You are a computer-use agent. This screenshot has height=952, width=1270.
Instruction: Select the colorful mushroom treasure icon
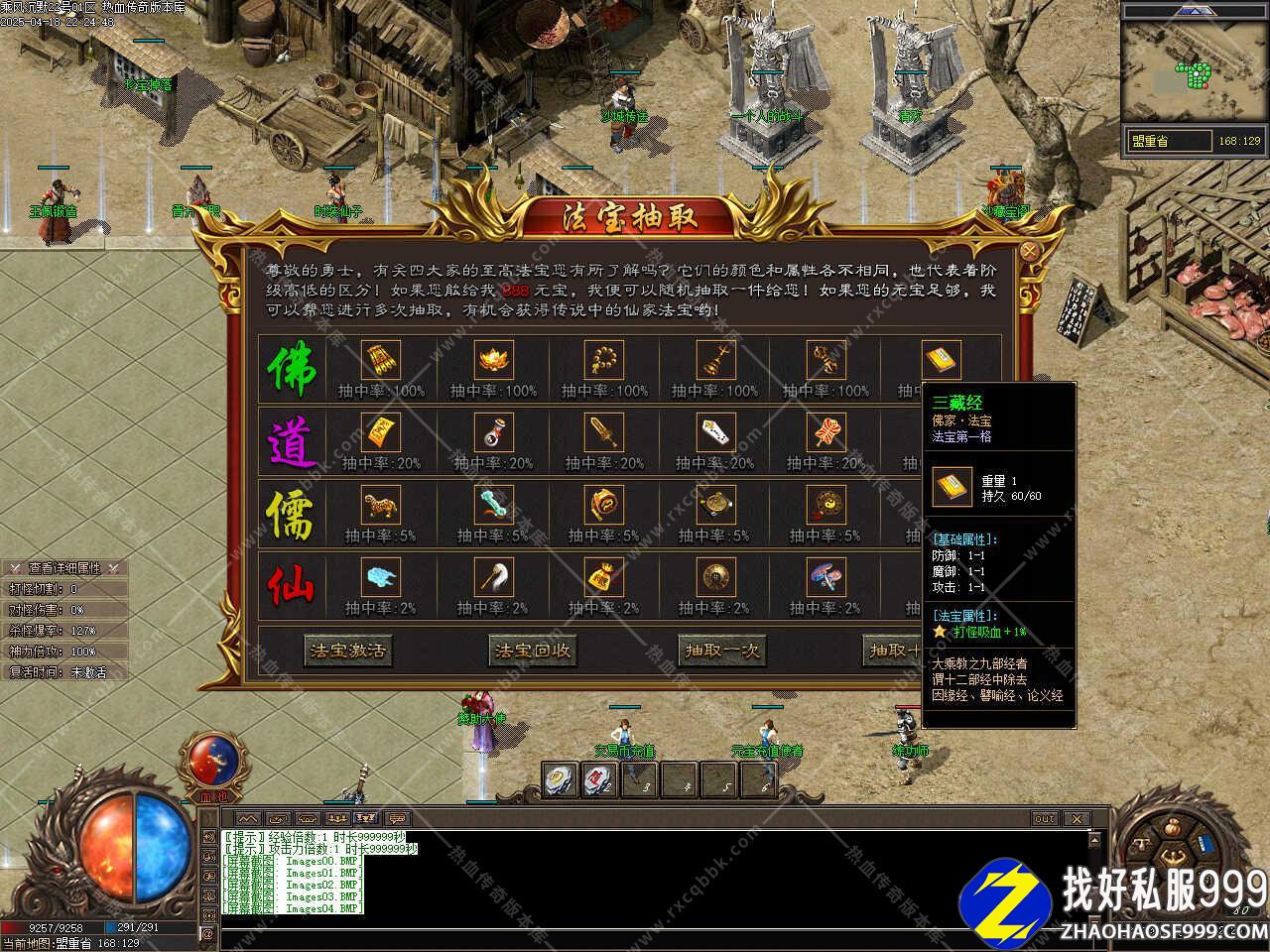[825, 577]
